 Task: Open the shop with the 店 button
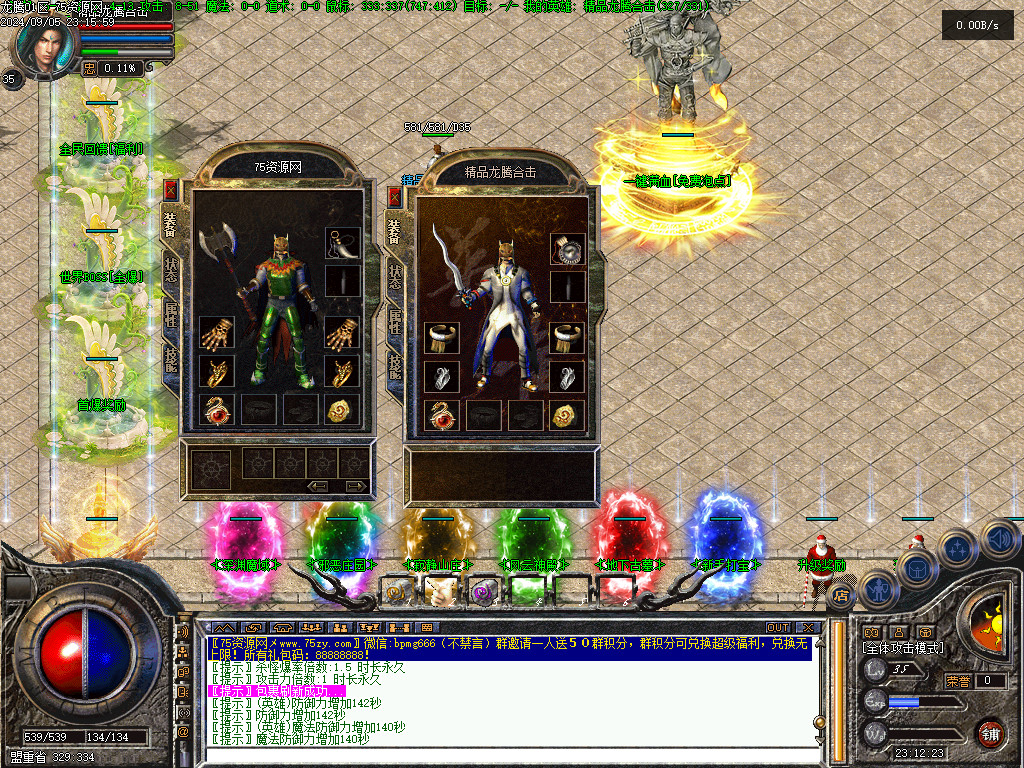[x=841, y=596]
